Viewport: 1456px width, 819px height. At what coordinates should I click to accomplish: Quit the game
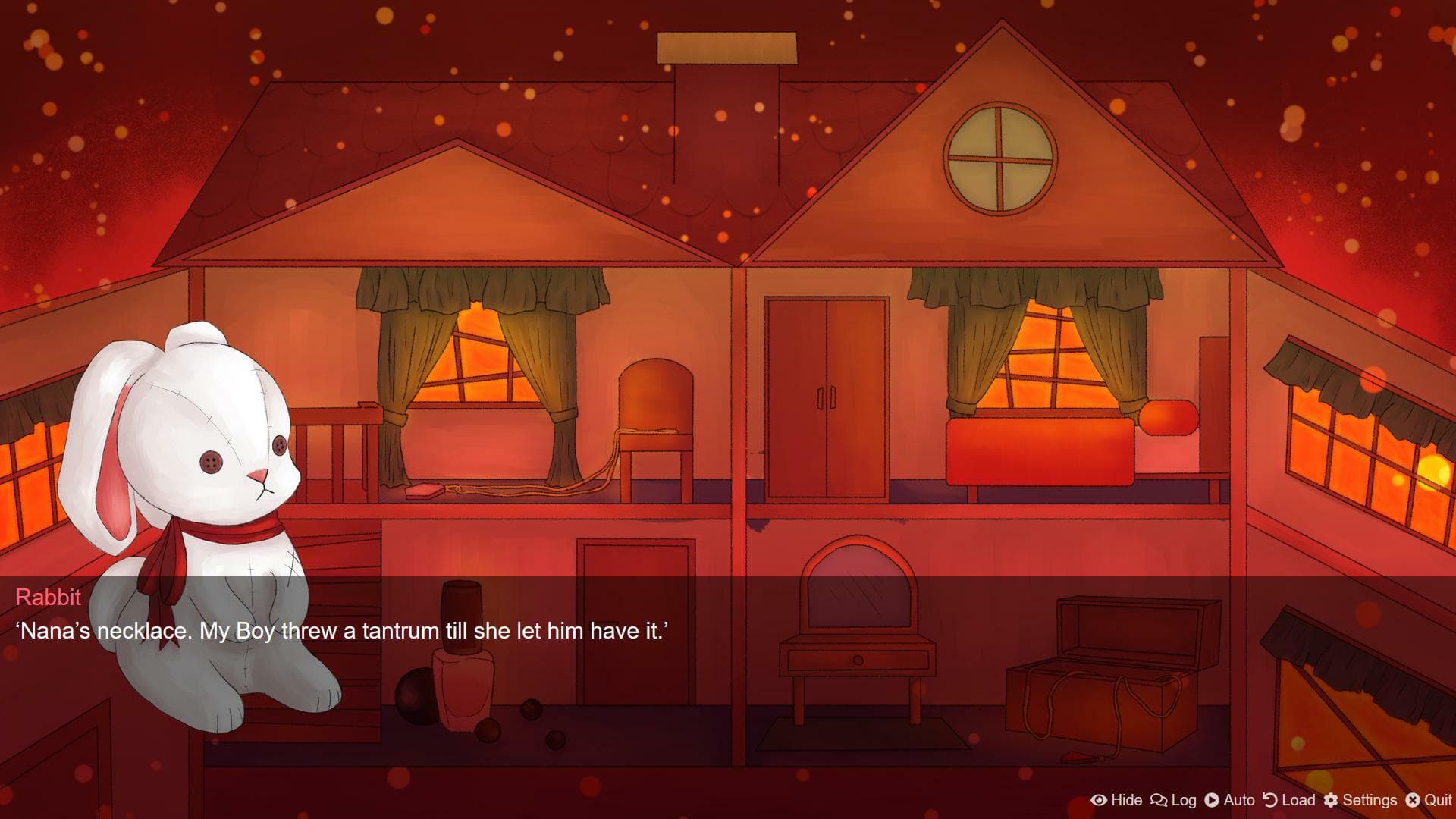(x=1429, y=800)
